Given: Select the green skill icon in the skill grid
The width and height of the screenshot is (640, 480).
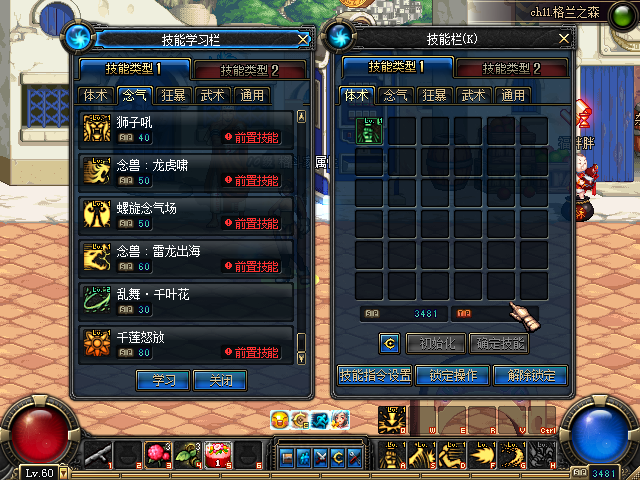Looking at the screenshot, I should [x=368, y=132].
